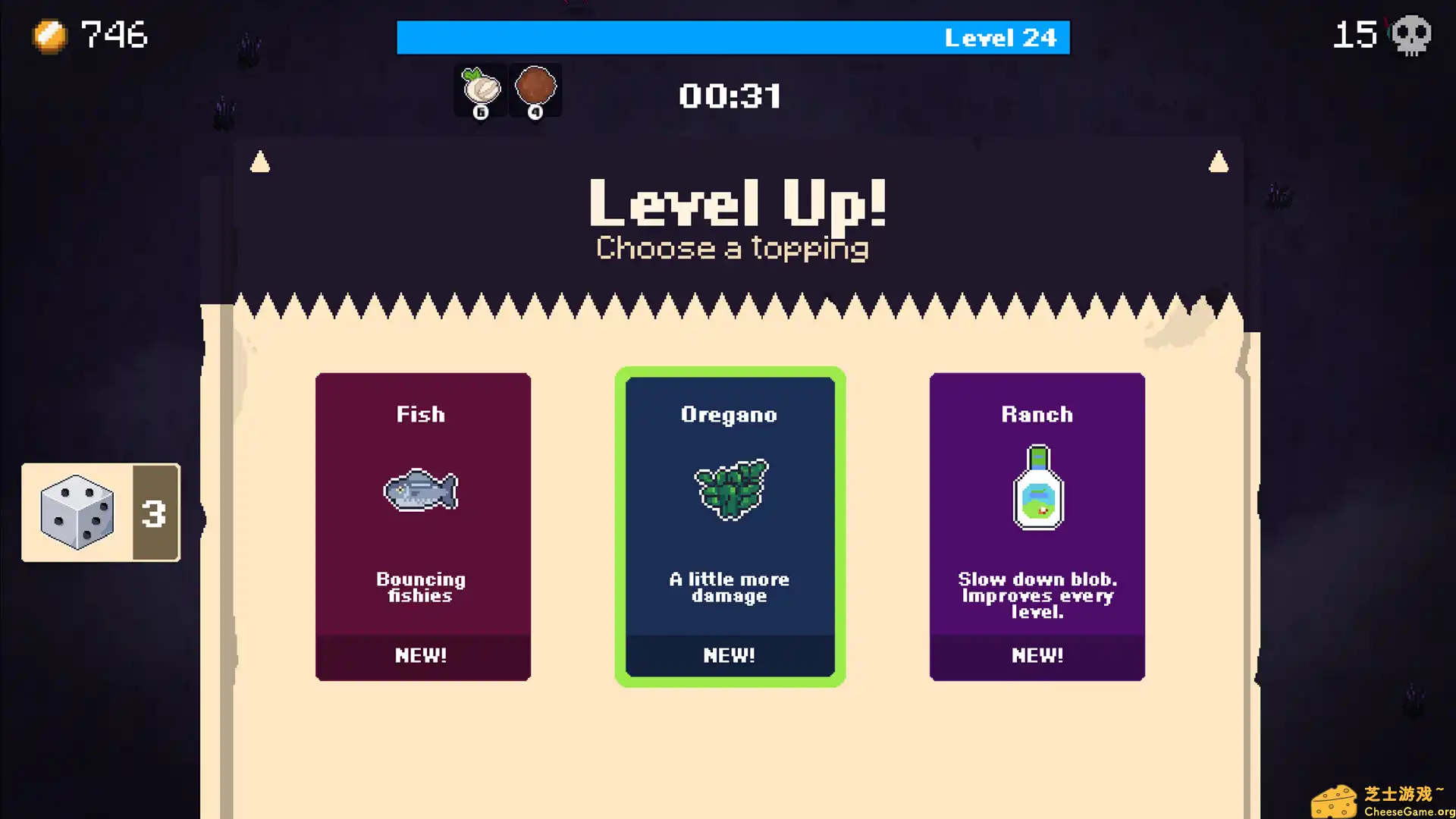The image size is (1456, 819).
Task: Click the oregano leaf sprite on the Oregano card
Action: (x=730, y=489)
